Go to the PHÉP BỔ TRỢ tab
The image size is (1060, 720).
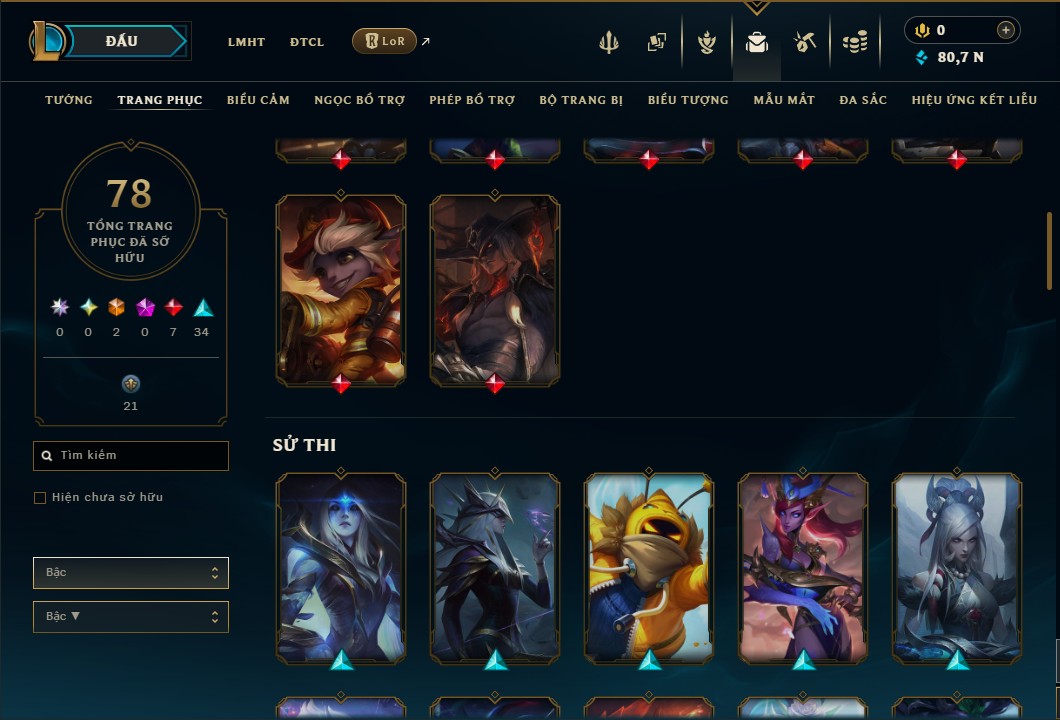[472, 100]
